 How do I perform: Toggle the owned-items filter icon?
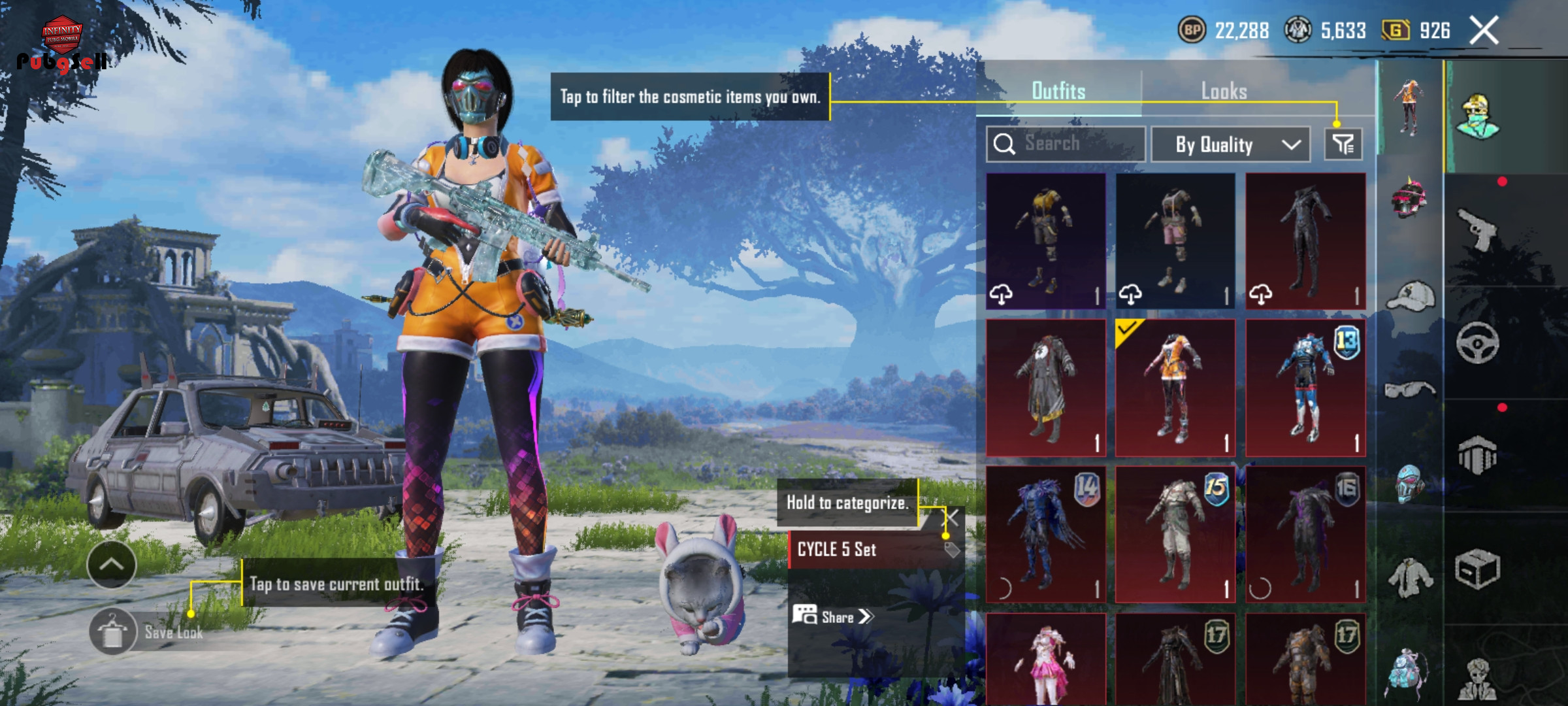(1343, 144)
